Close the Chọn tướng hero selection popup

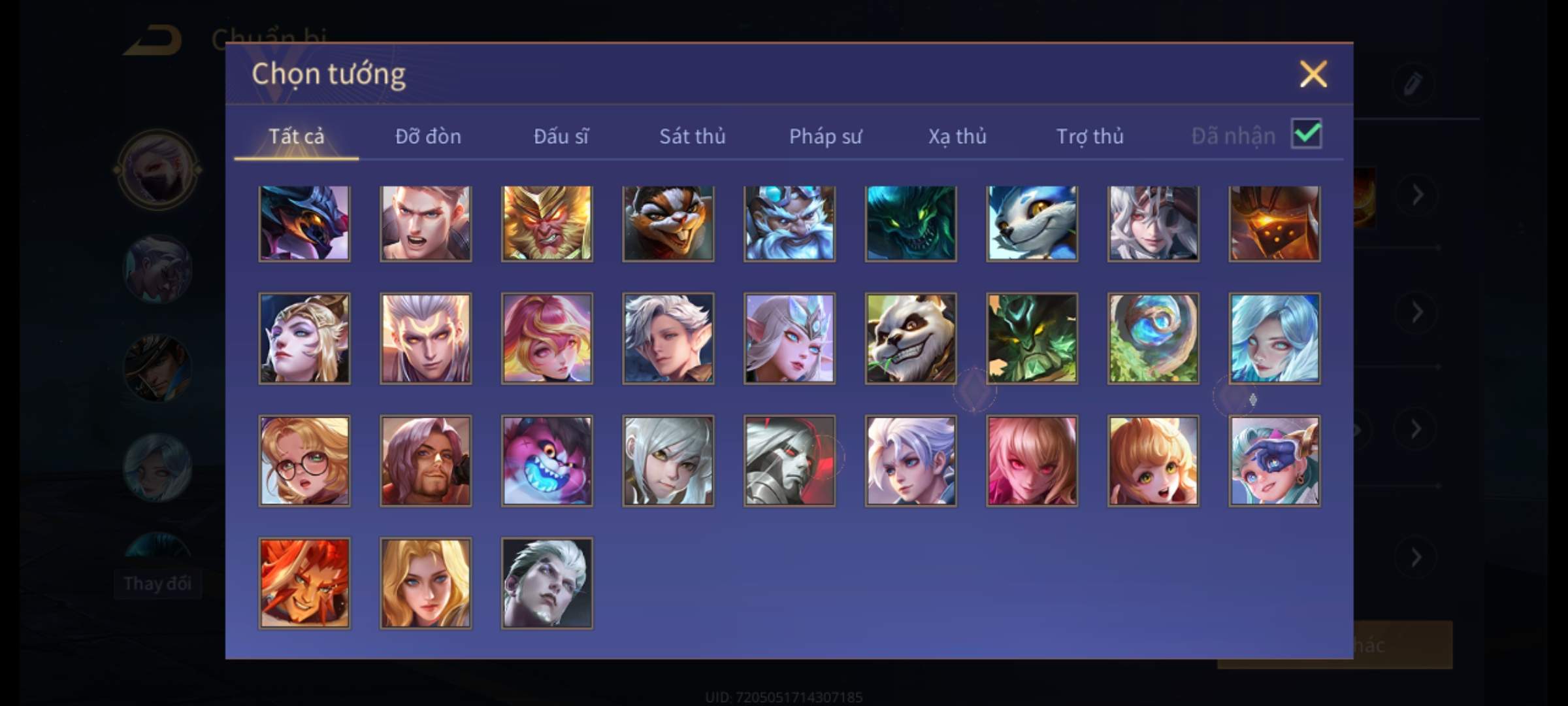click(x=1313, y=74)
